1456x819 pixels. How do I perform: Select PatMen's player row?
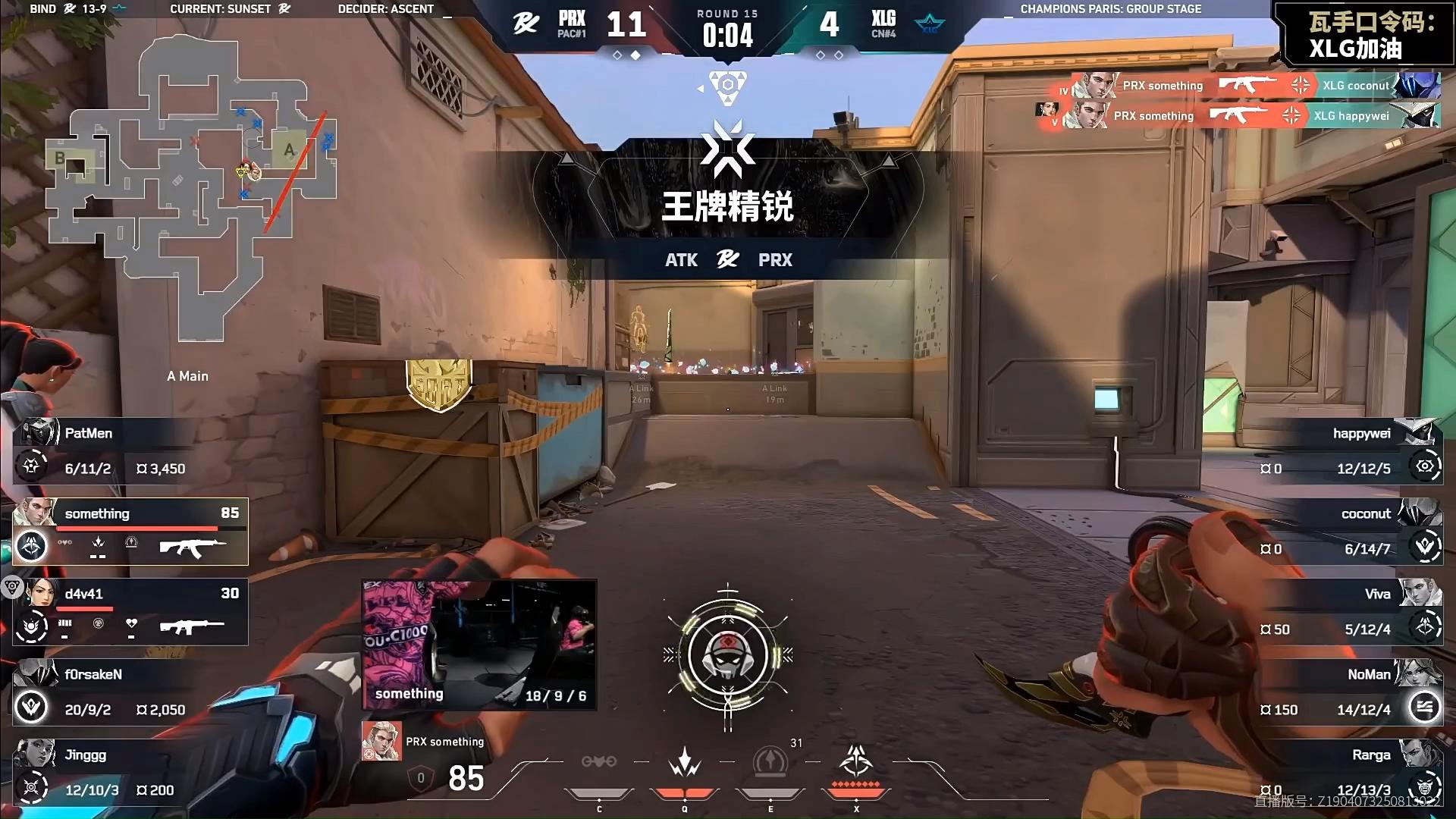point(129,451)
